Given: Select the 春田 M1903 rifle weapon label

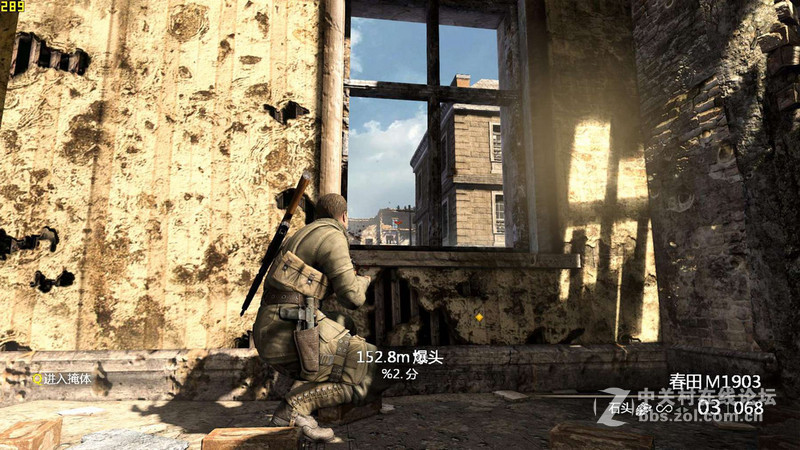Looking at the screenshot, I should pyautogui.click(x=715, y=381).
